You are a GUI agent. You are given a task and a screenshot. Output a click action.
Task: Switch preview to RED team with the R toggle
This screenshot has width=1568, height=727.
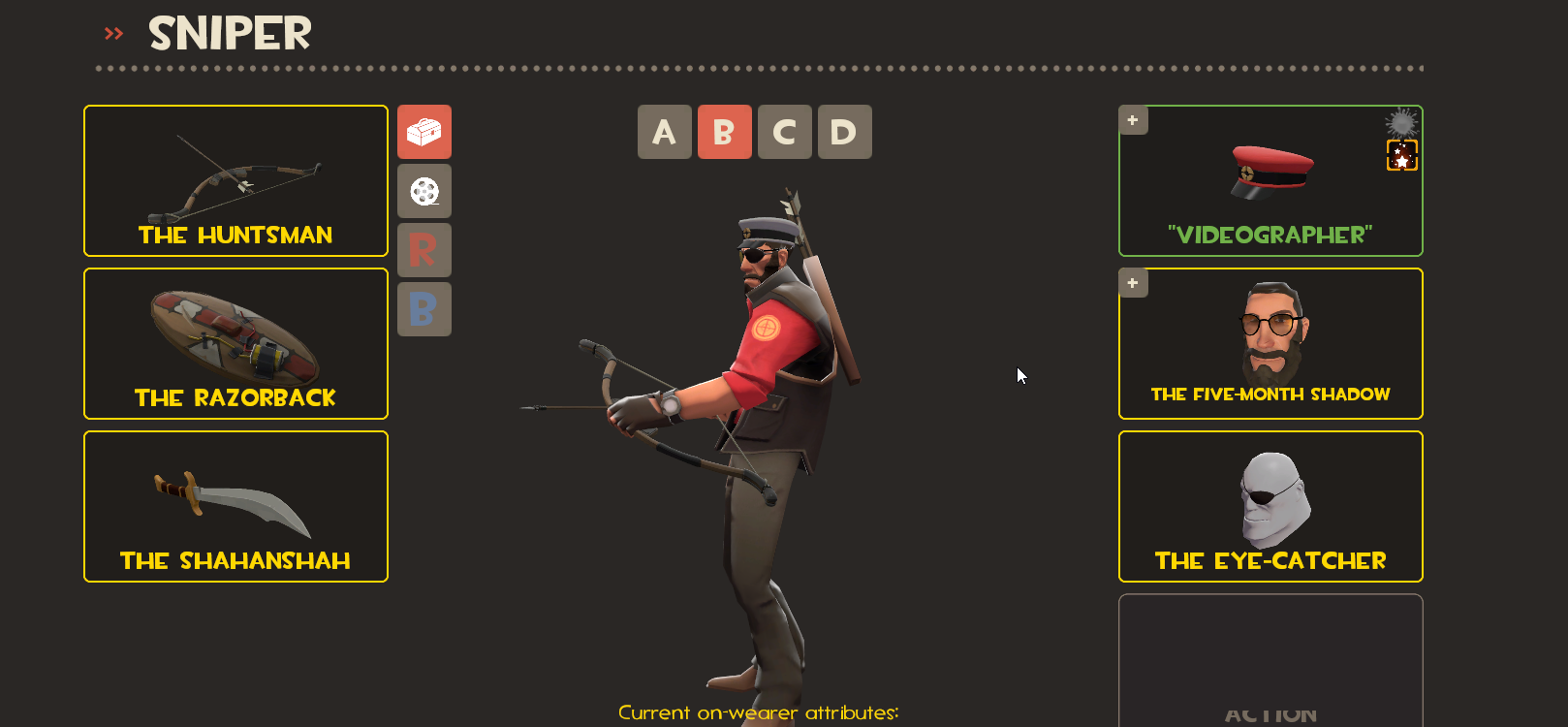click(x=424, y=250)
